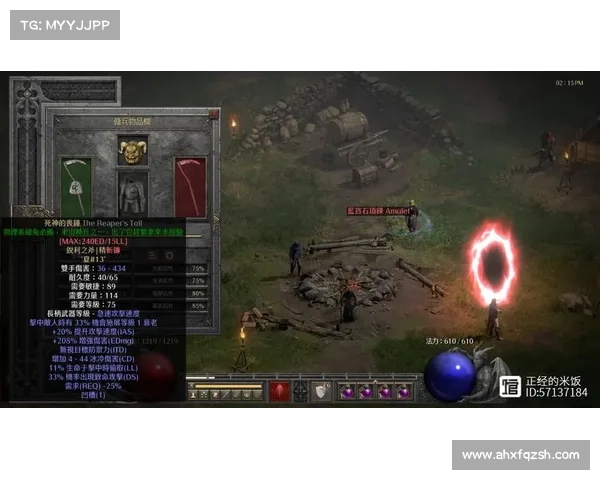Visit the www.ahxfqzsh.com link
Viewport: 600px width, 480px height.
tap(520, 455)
